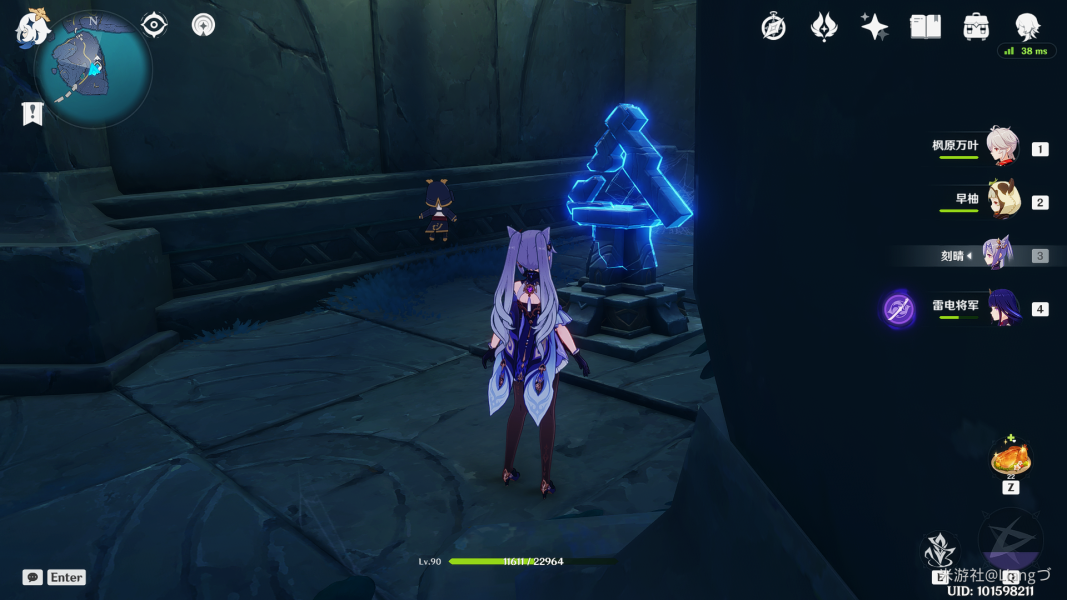The width and height of the screenshot is (1067, 600).
Task: Open the Adventurer Handbook book icon
Action: 925,27
